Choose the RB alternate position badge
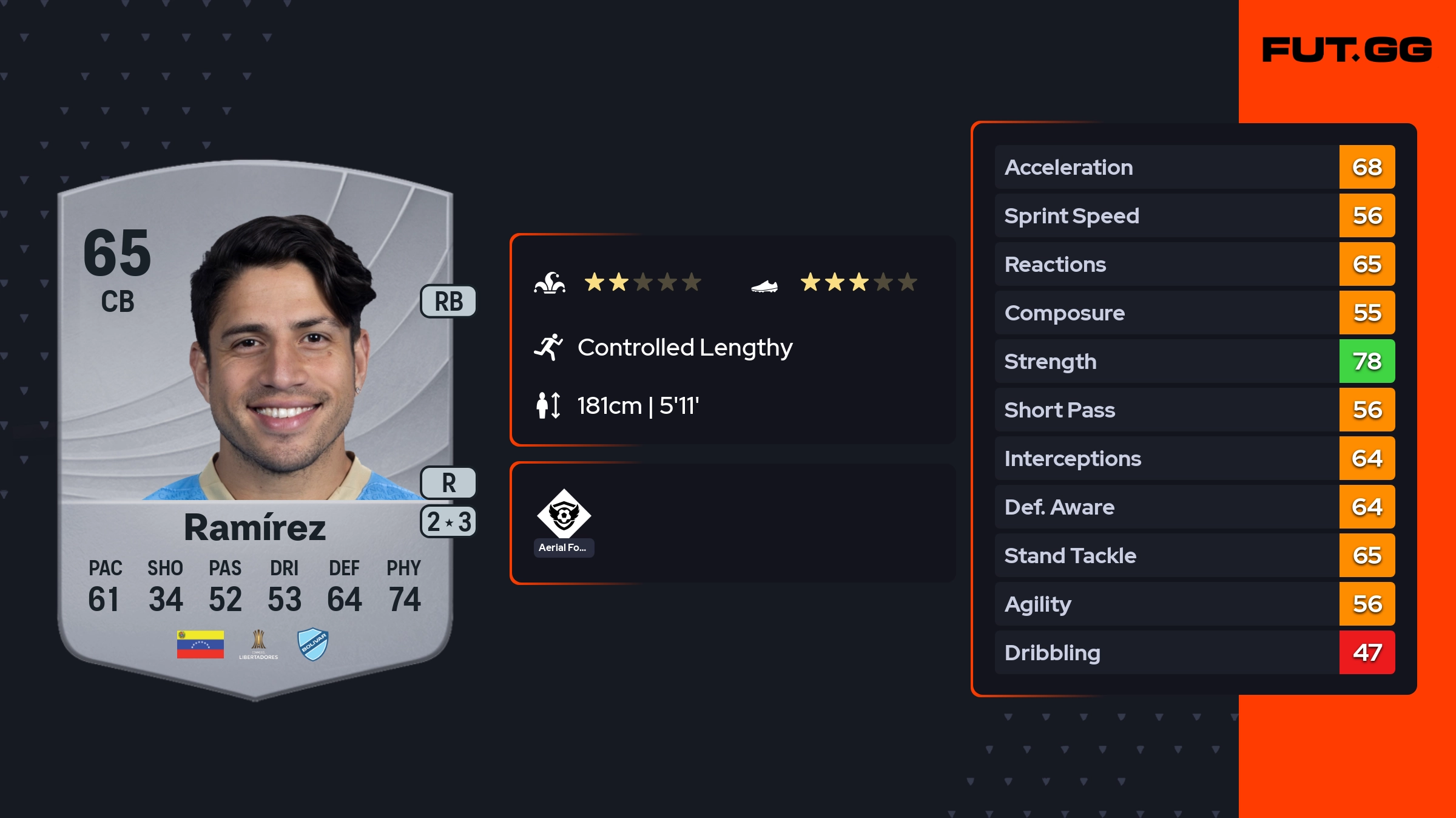This screenshot has width=1456, height=818. [x=448, y=302]
